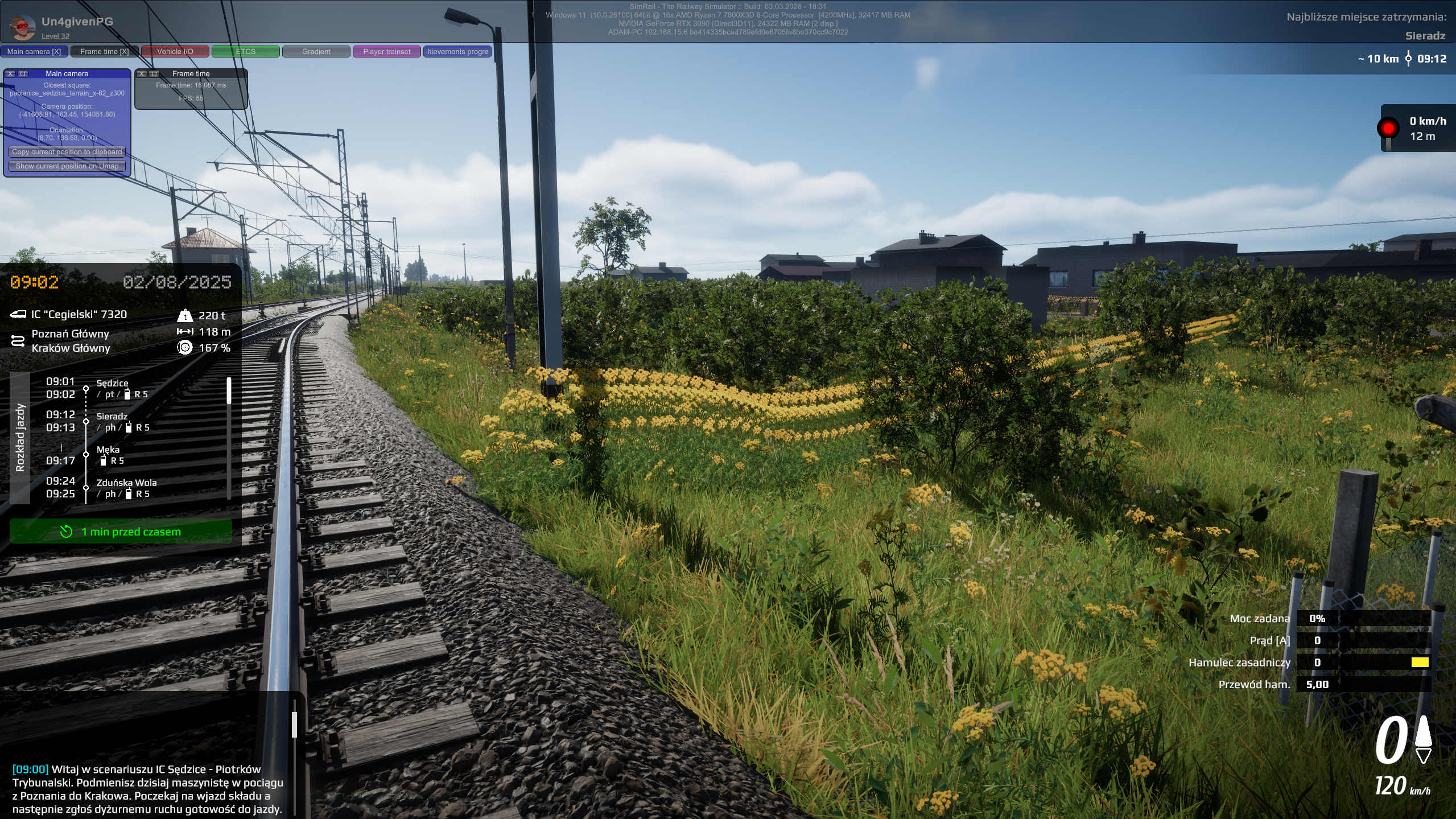Close the Main camera window

10,74
